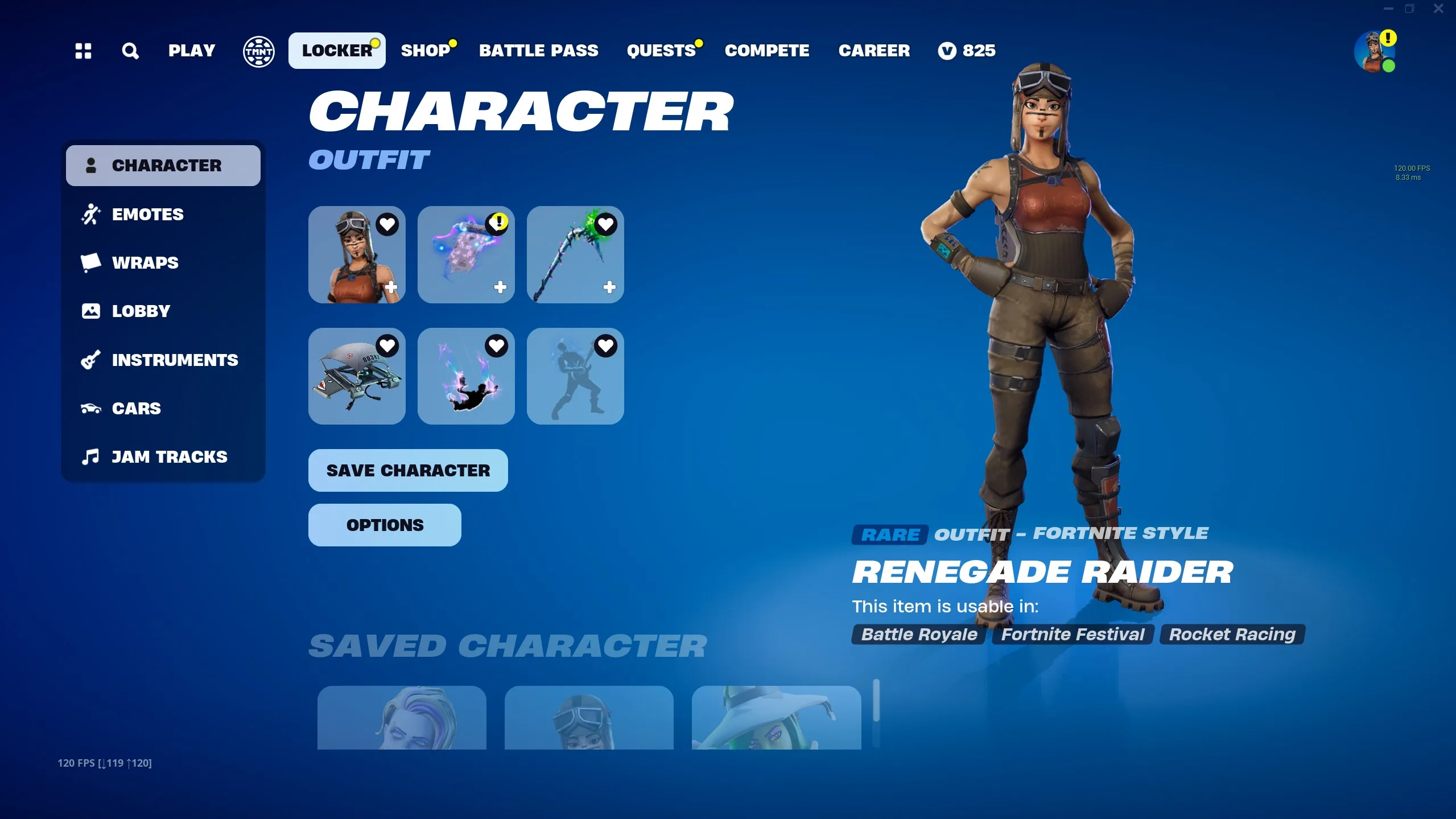Switch to the Shop tab
1456x819 pixels.
425,51
